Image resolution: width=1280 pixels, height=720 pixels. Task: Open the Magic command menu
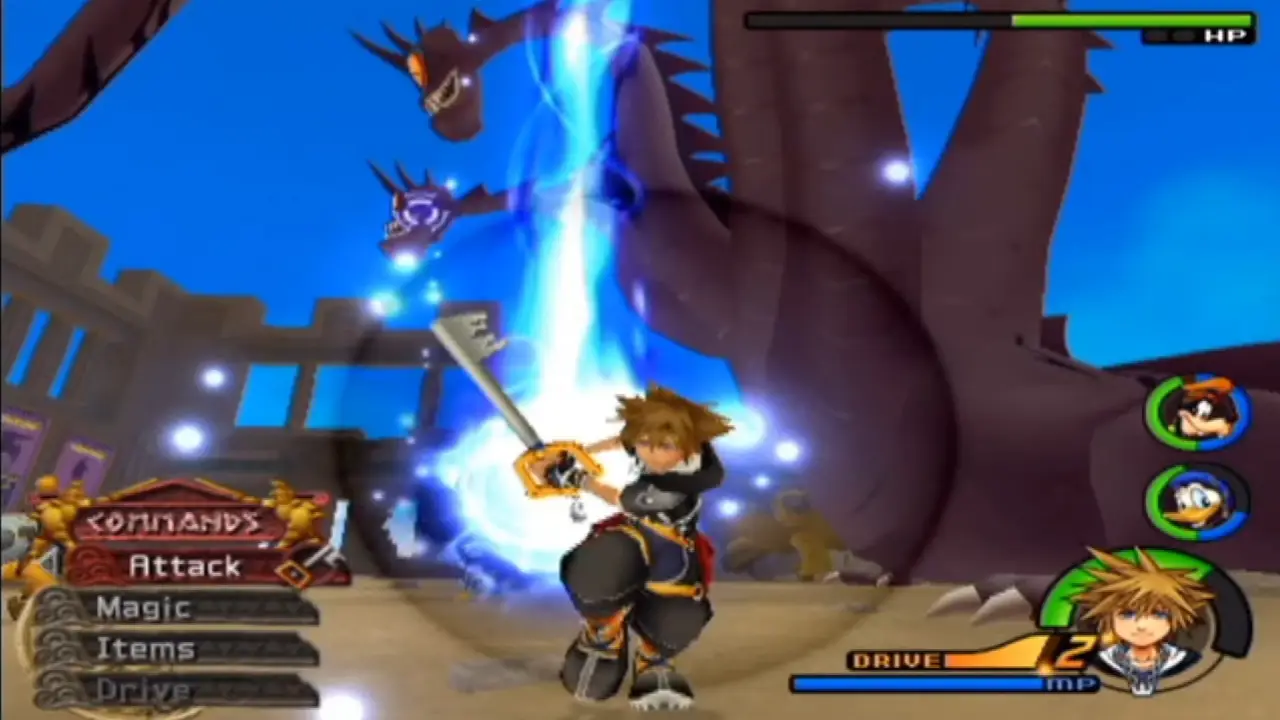coord(143,607)
